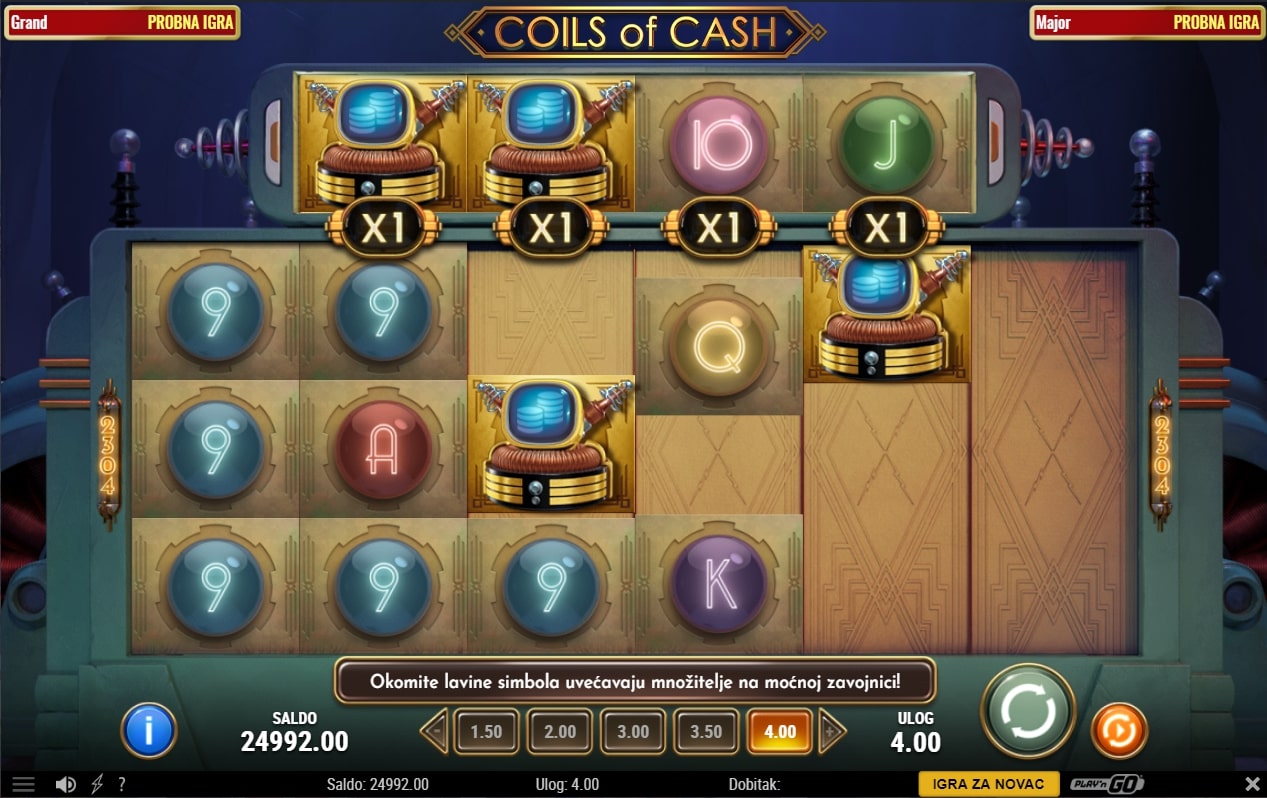Spin the reels with the green button
This screenshot has height=798, width=1267.
1027,710
